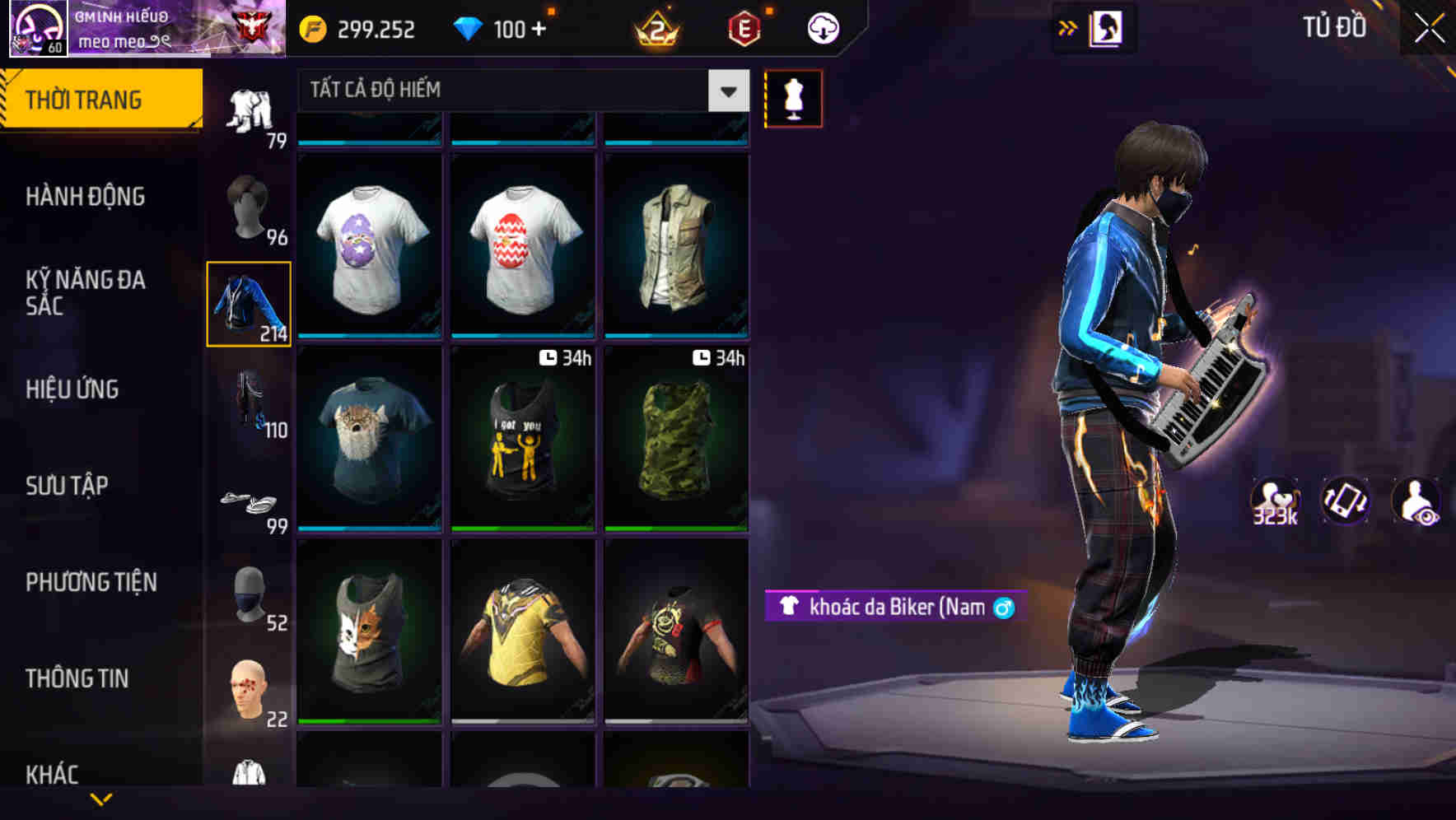Image resolution: width=1456 pixels, height=820 pixels.
Task: Open the red E badge icon
Action: tap(741, 28)
